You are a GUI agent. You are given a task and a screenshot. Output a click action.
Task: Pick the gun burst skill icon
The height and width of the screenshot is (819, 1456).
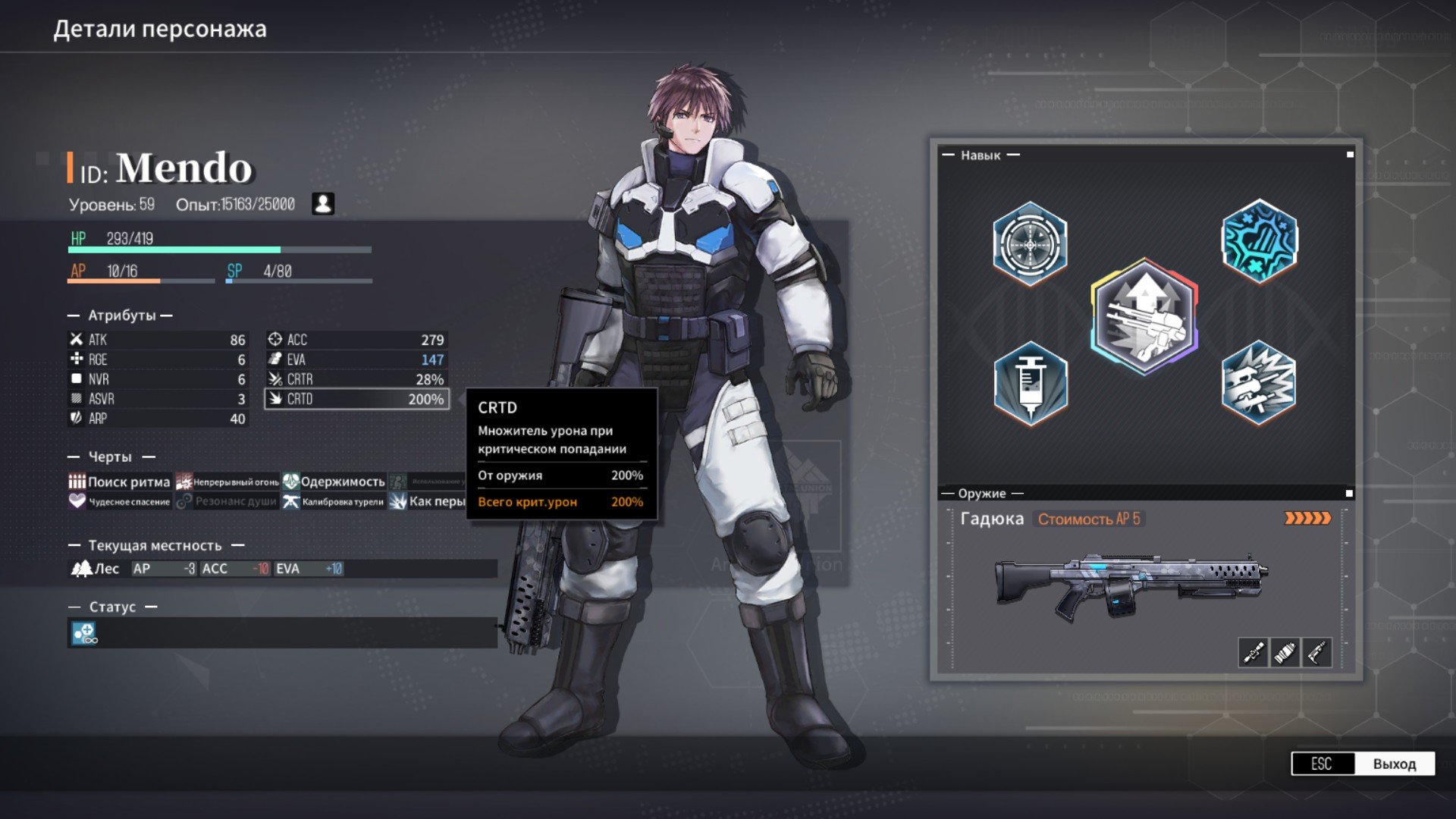coord(1259,383)
